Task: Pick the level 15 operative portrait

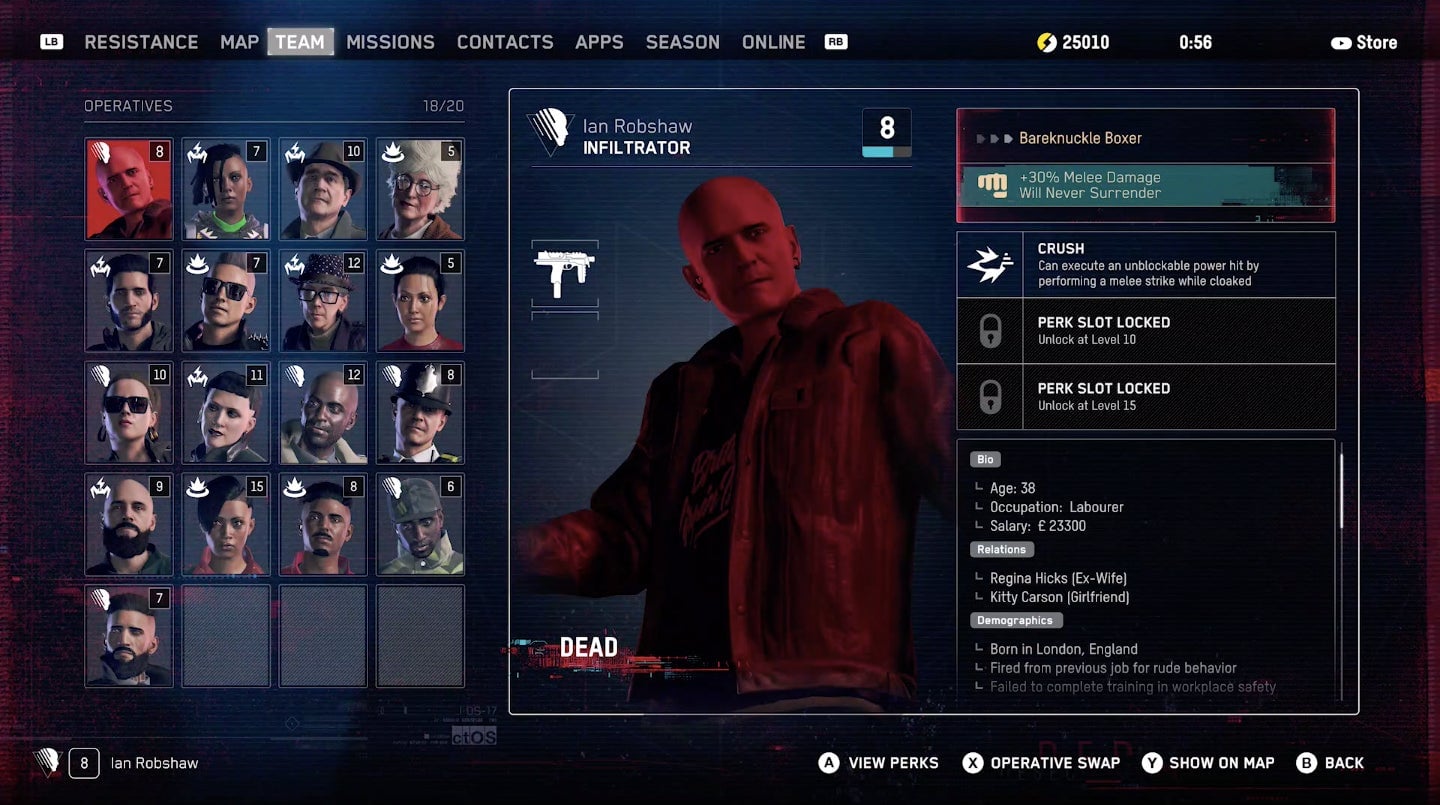Action: pyautogui.click(x=226, y=525)
